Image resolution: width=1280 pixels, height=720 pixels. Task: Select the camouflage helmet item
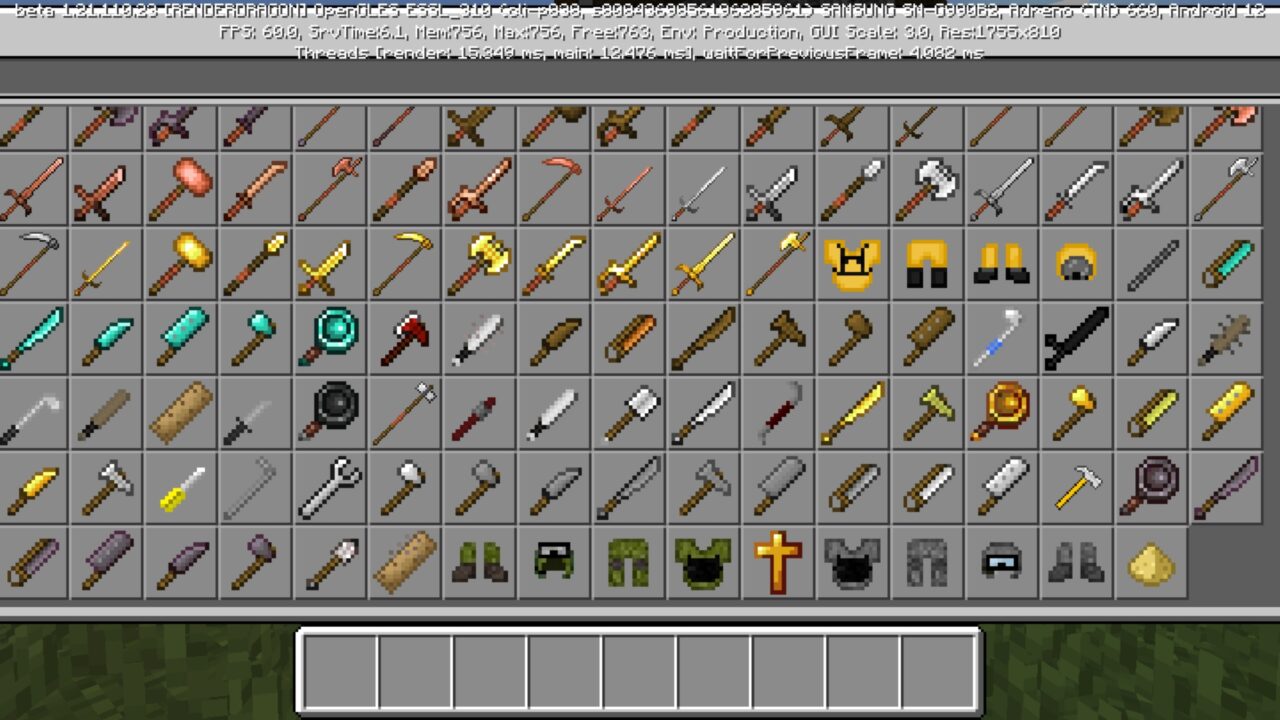click(x=552, y=561)
